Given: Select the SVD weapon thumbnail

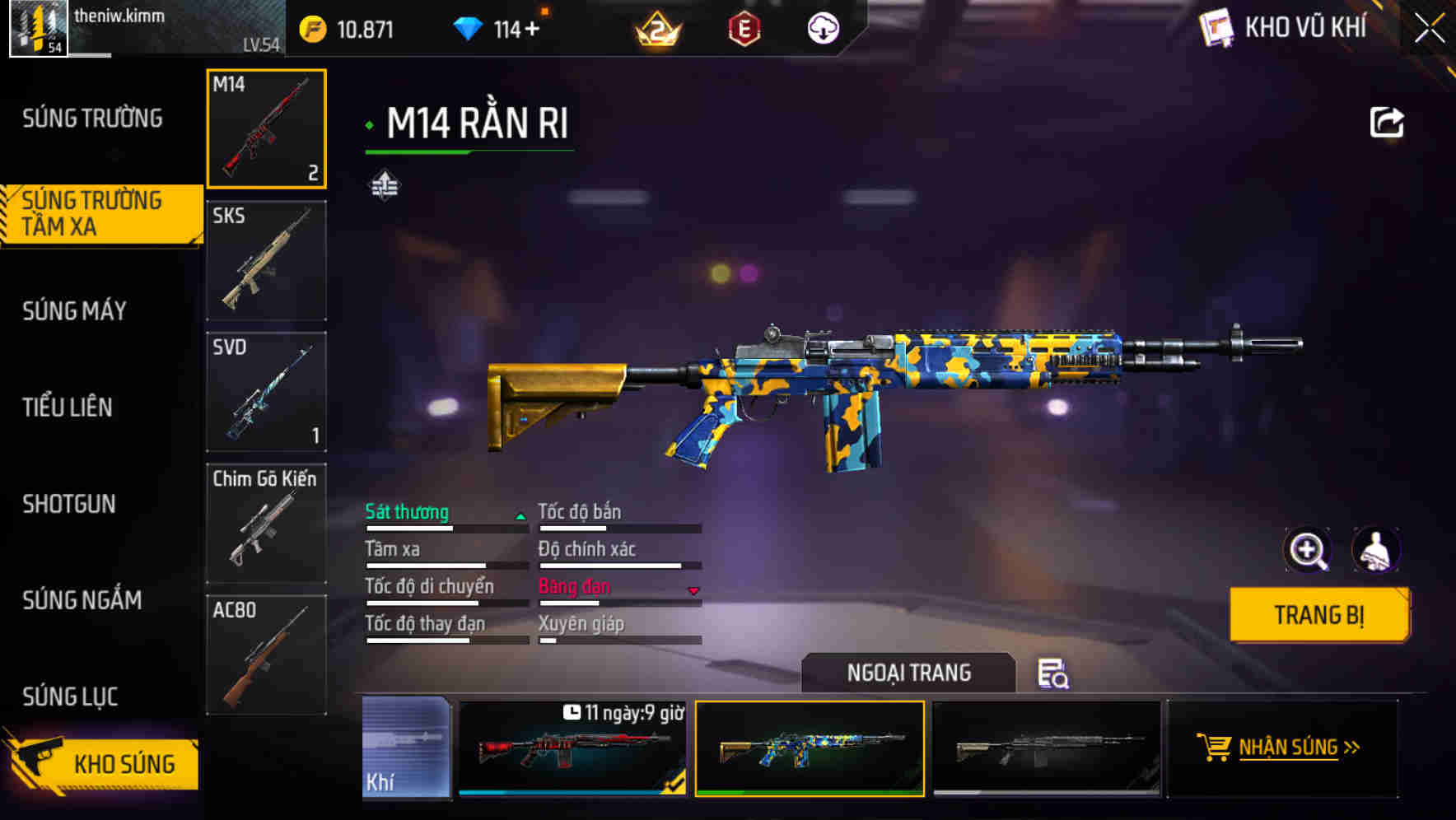Looking at the screenshot, I should [266, 392].
